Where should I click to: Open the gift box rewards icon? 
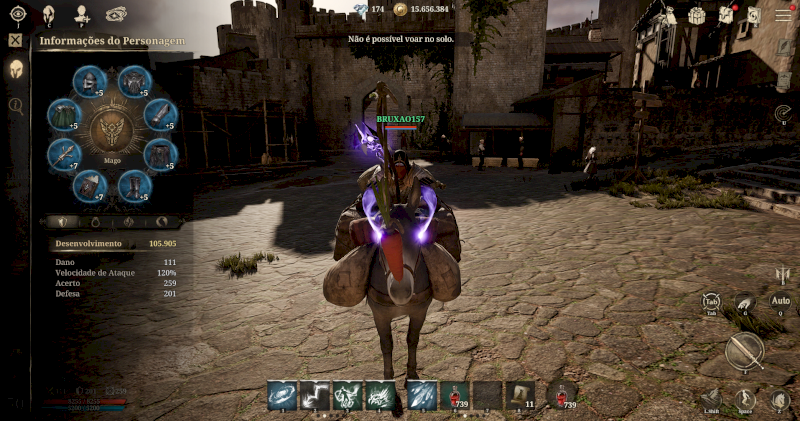click(x=697, y=15)
